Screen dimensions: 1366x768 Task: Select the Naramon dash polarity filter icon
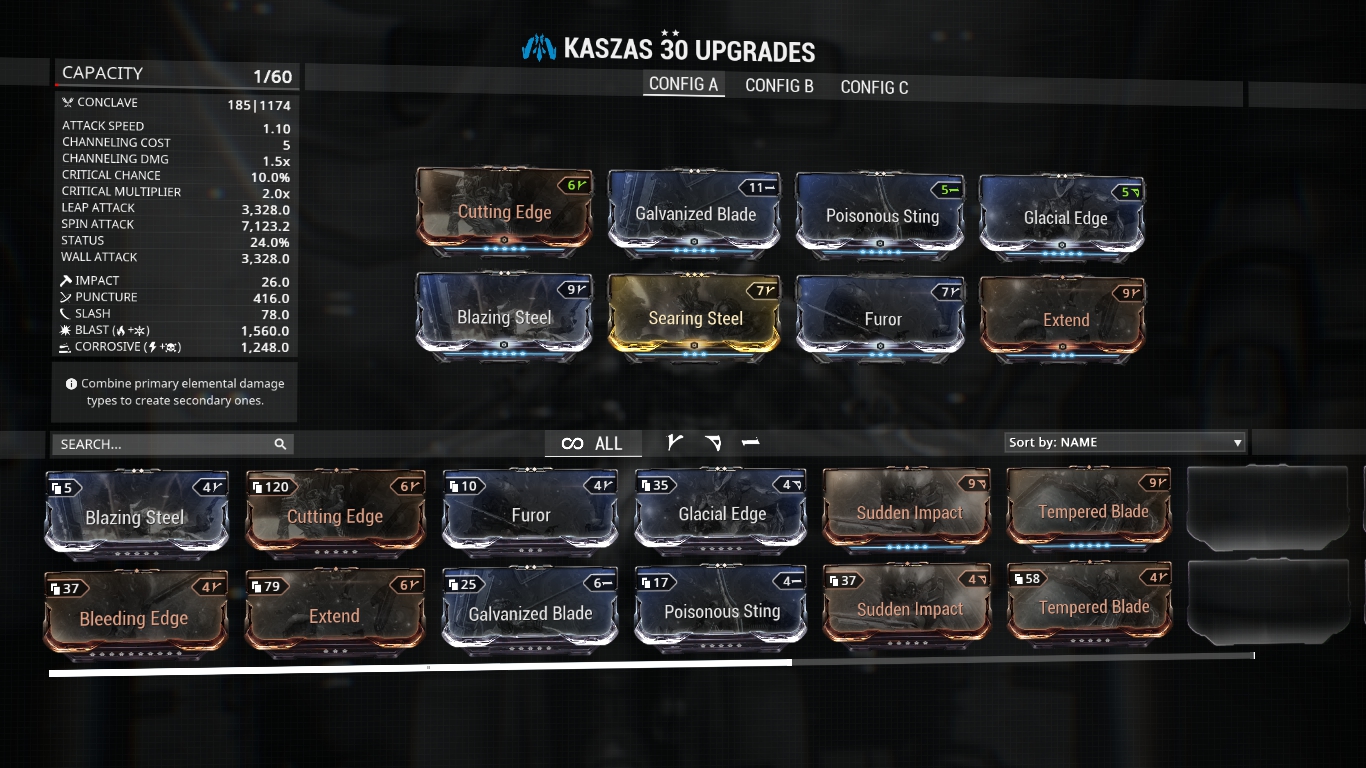coord(750,441)
